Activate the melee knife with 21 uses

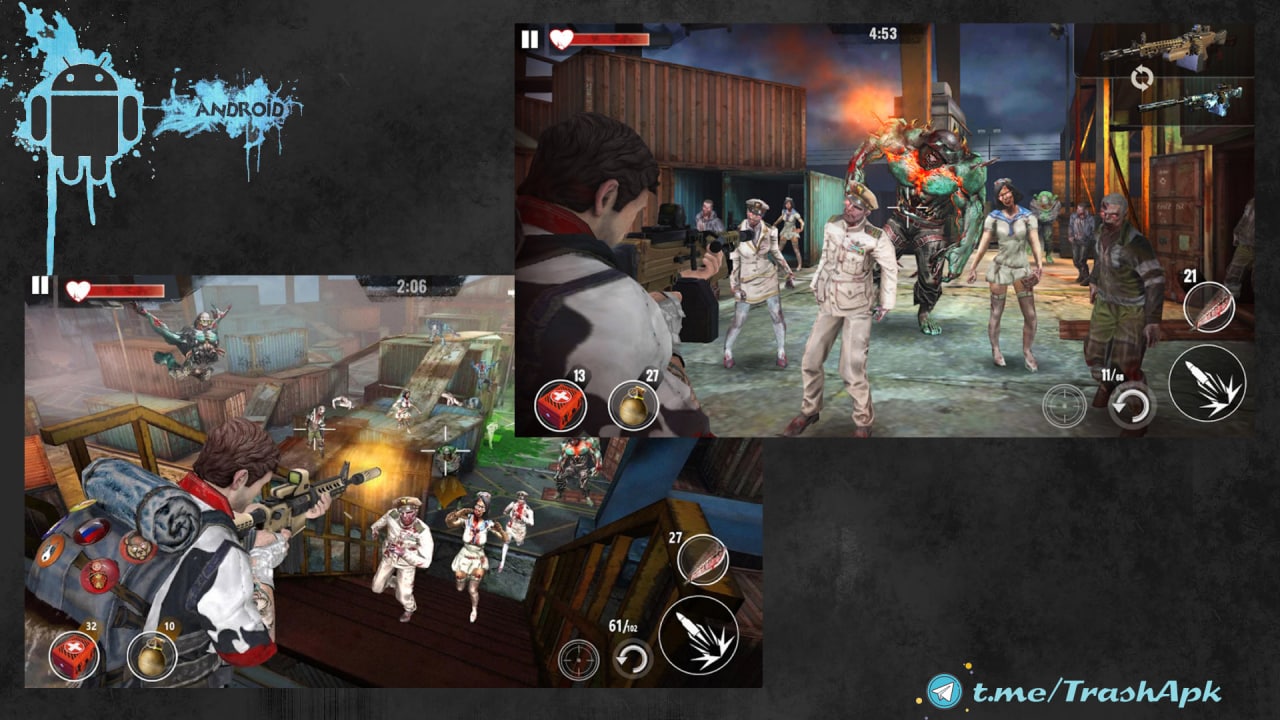1208,307
